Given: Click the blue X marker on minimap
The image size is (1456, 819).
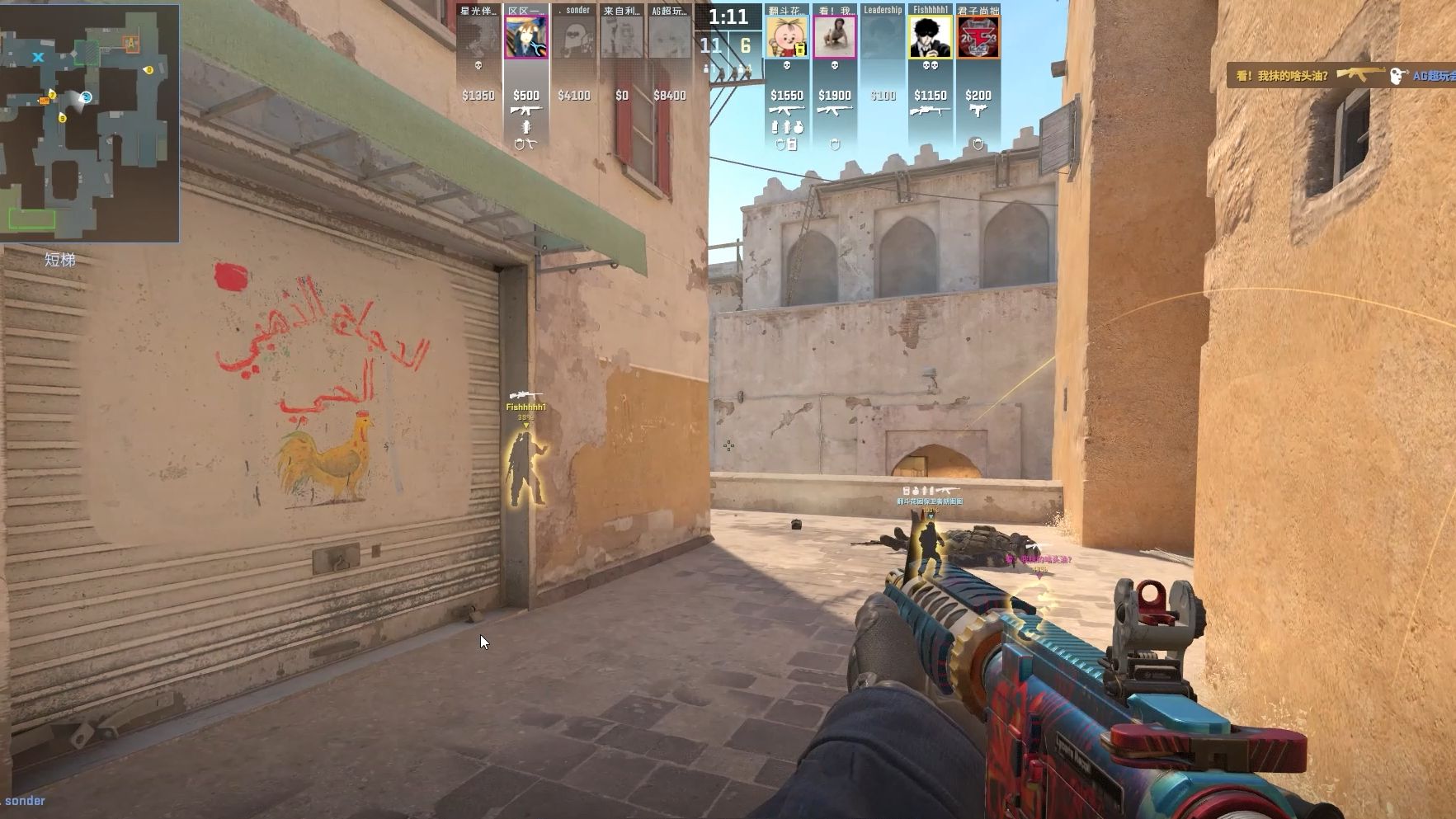Looking at the screenshot, I should pos(36,58).
